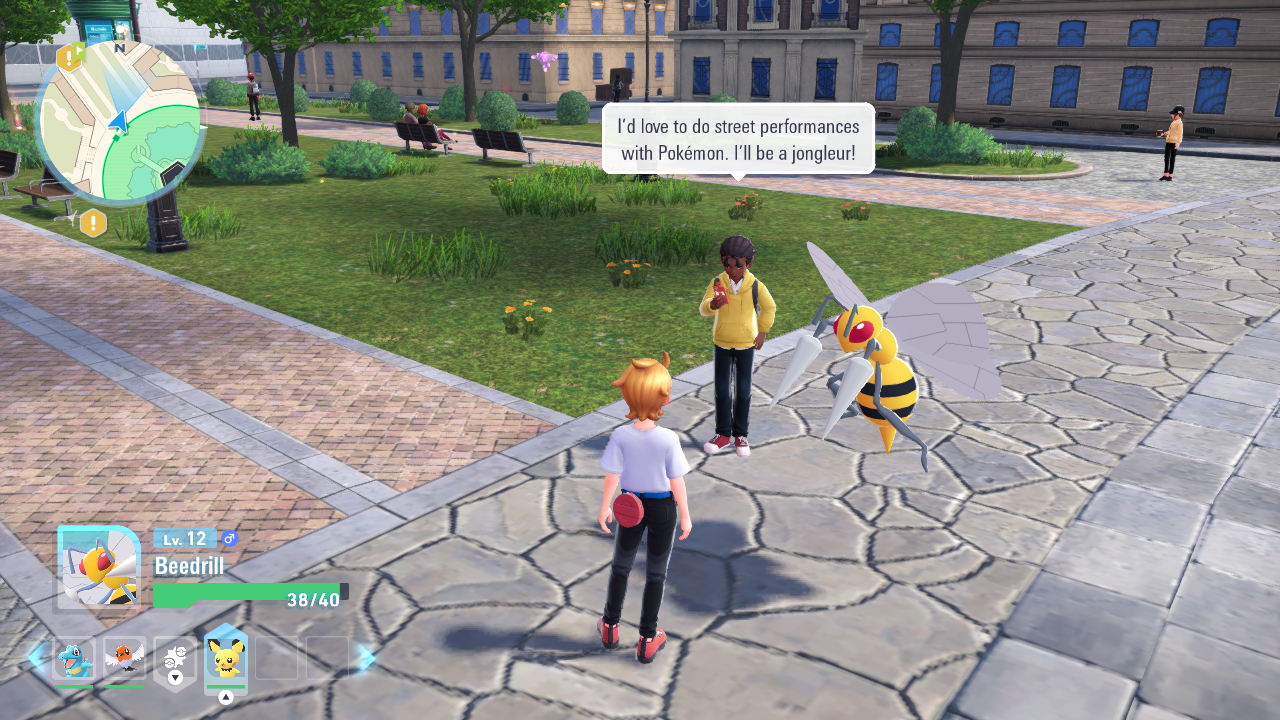Screen dimensions: 1280x720
Task: Select the Poké Ball swap slot
Action: [176, 657]
